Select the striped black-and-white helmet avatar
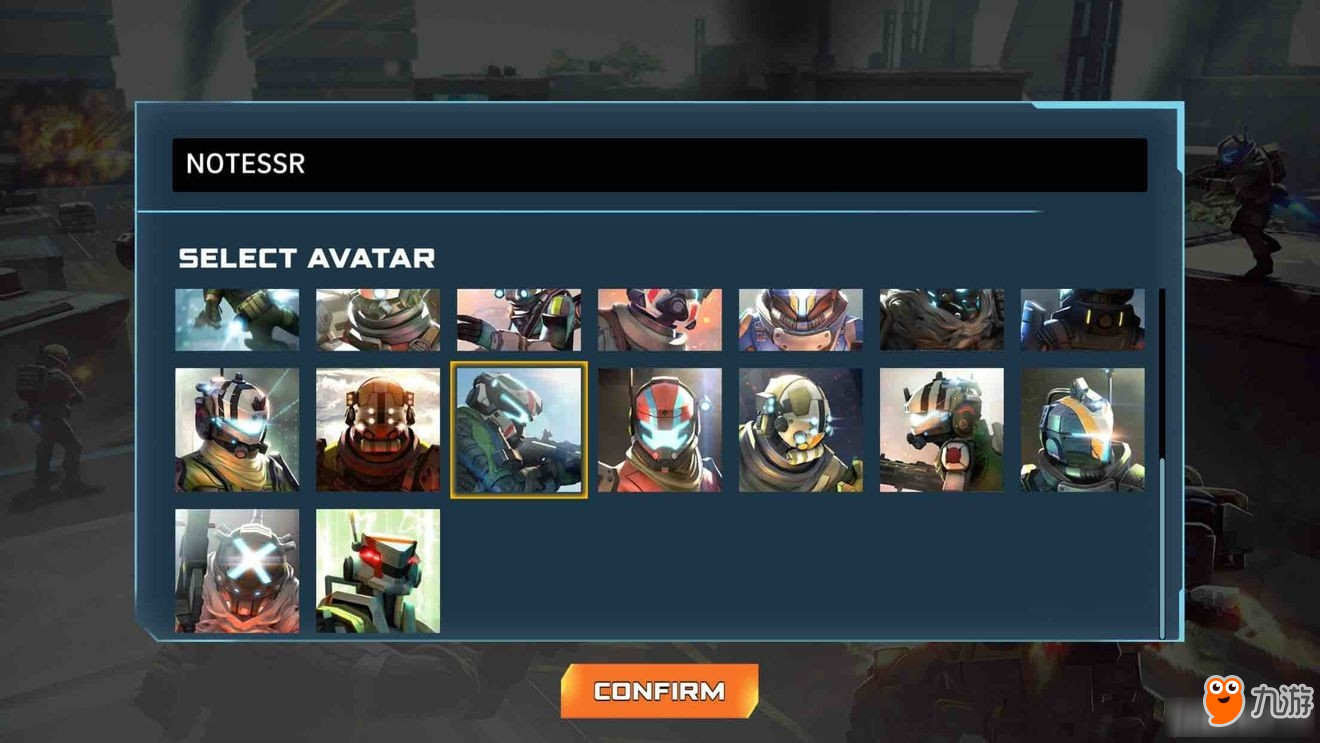The image size is (1320, 743). [237, 430]
